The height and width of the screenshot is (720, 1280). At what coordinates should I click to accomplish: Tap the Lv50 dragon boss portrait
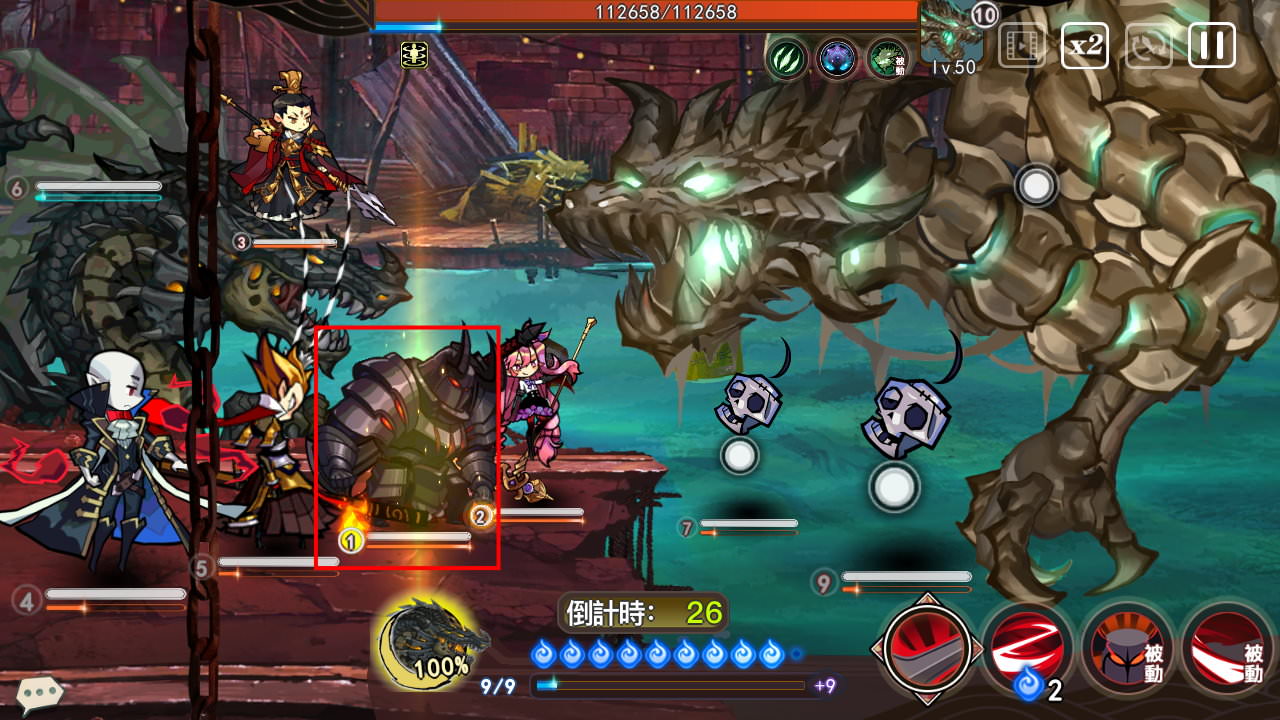[951, 38]
